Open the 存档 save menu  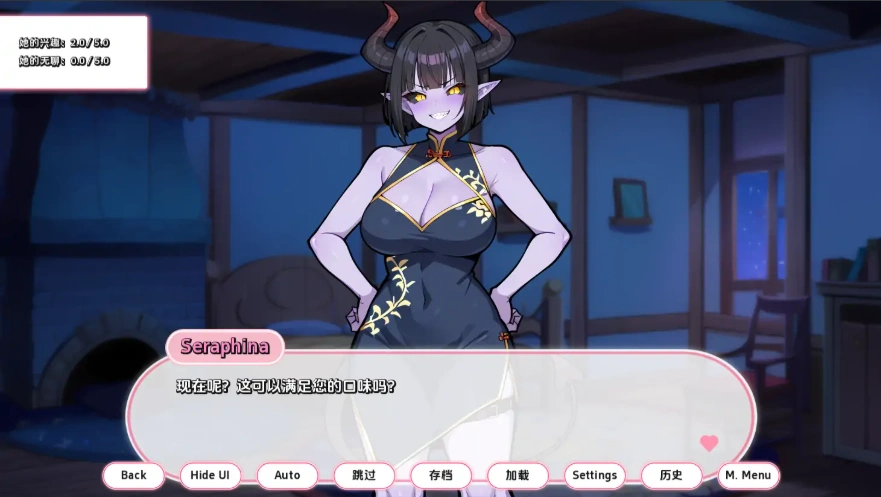[x=441, y=475]
